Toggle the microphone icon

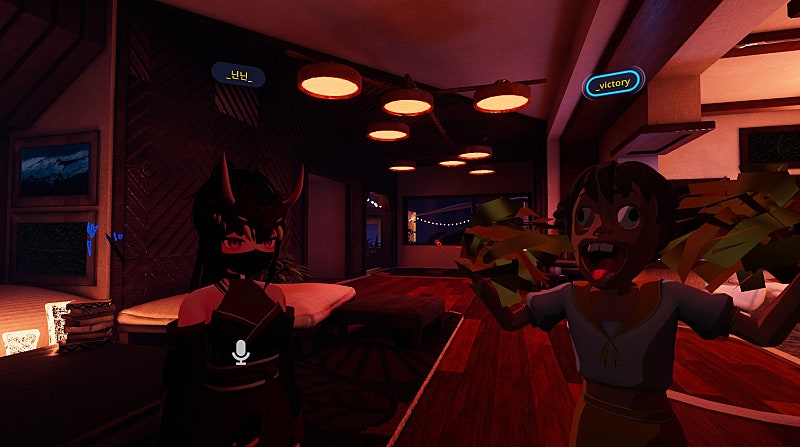click(x=240, y=351)
